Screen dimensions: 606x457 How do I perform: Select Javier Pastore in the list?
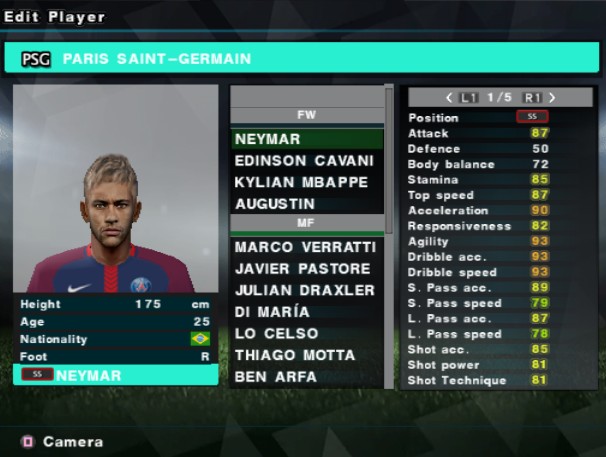[305, 269]
